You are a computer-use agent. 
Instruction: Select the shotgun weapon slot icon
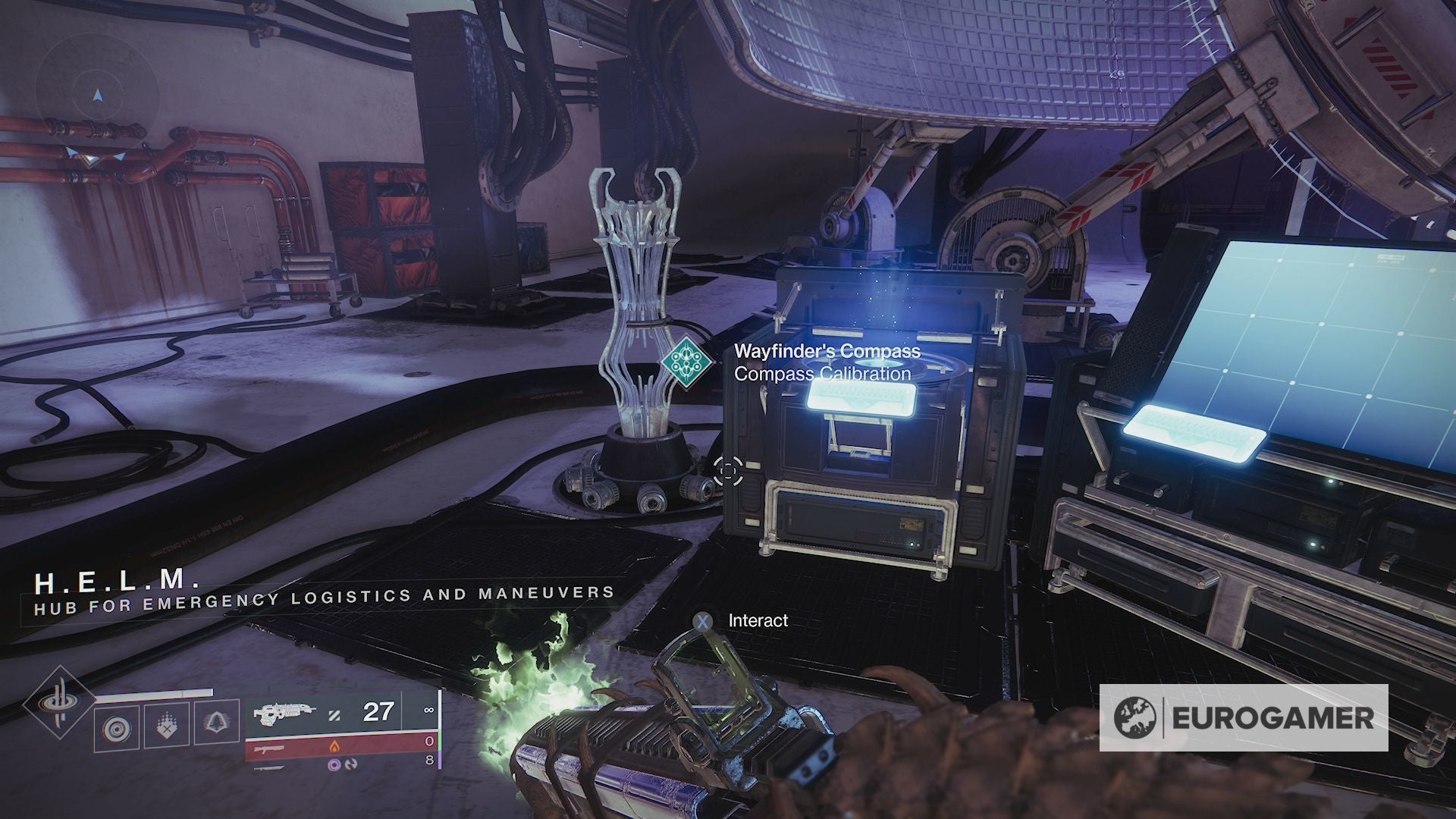[x=269, y=748]
